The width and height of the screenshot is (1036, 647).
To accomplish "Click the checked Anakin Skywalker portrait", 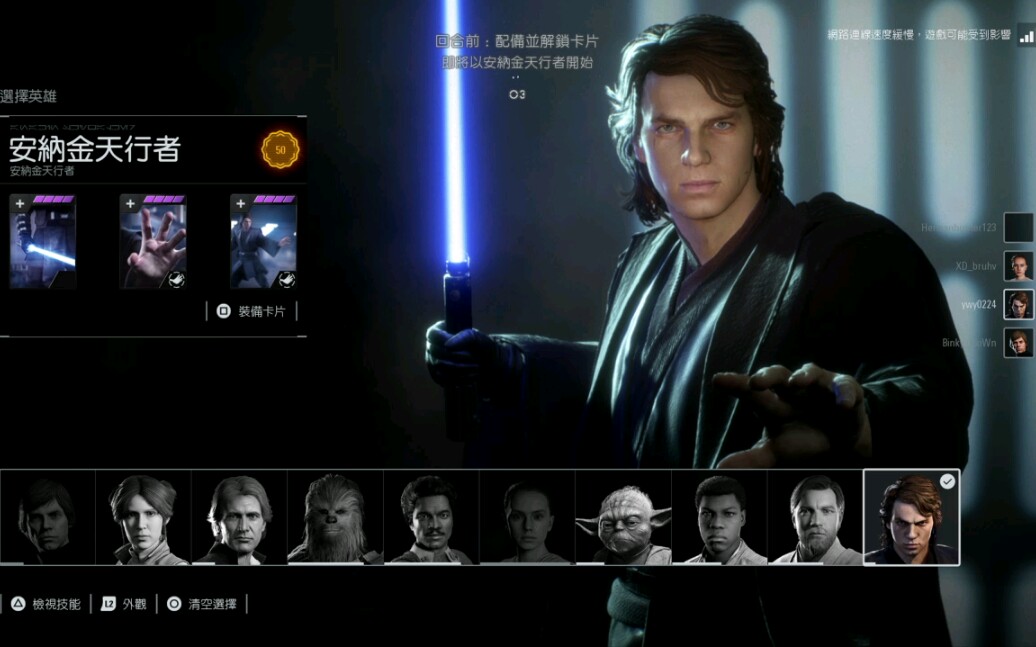I will coord(911,518).
